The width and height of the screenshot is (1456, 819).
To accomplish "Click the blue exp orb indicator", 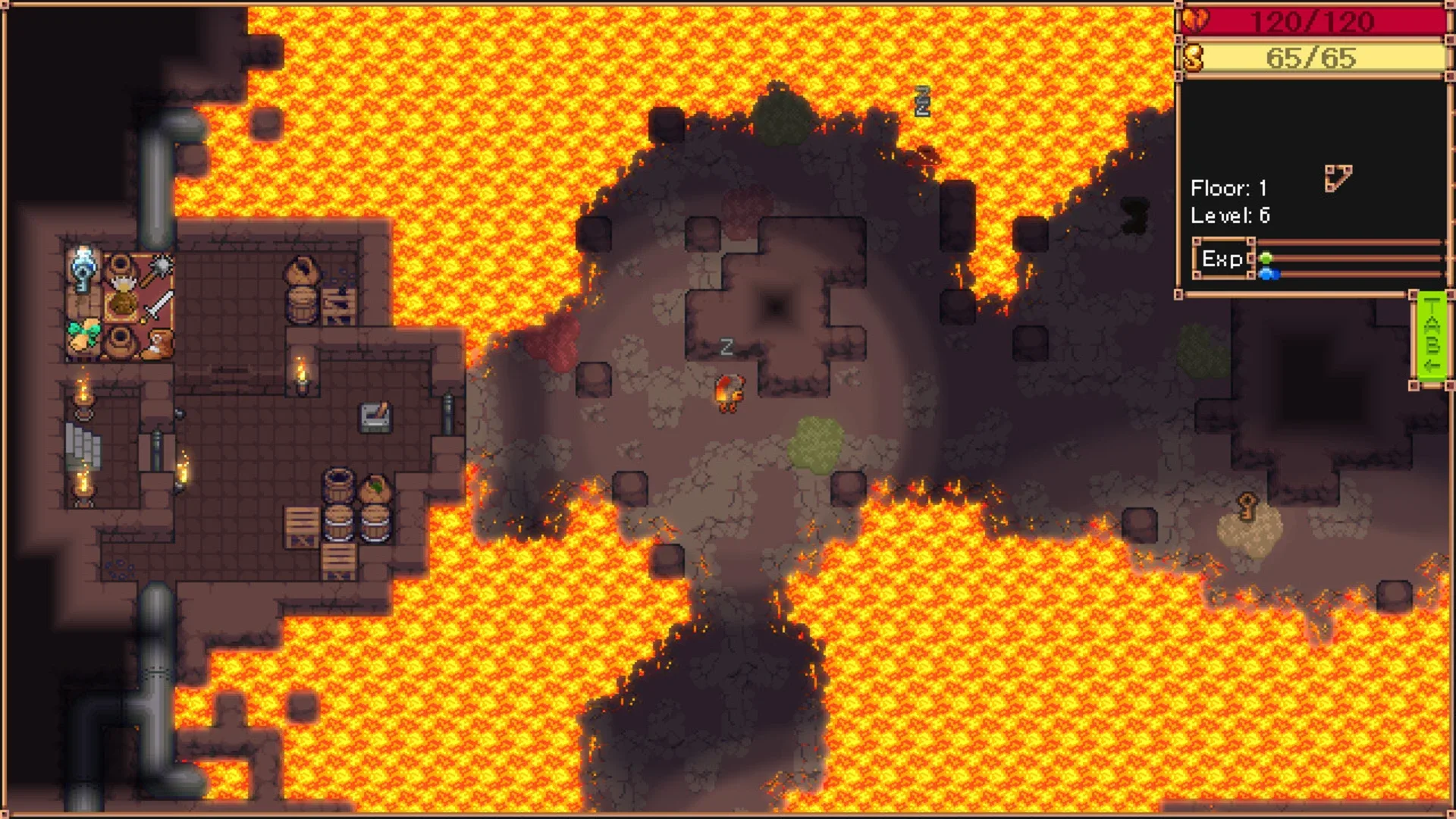I will pos(1269,275).
